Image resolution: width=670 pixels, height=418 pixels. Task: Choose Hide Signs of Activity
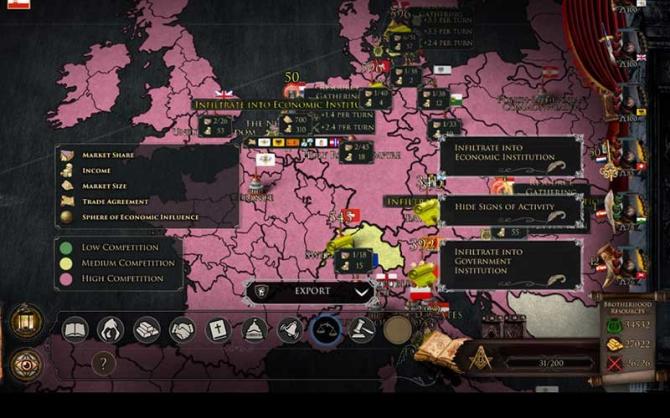[x=510, y=207]
